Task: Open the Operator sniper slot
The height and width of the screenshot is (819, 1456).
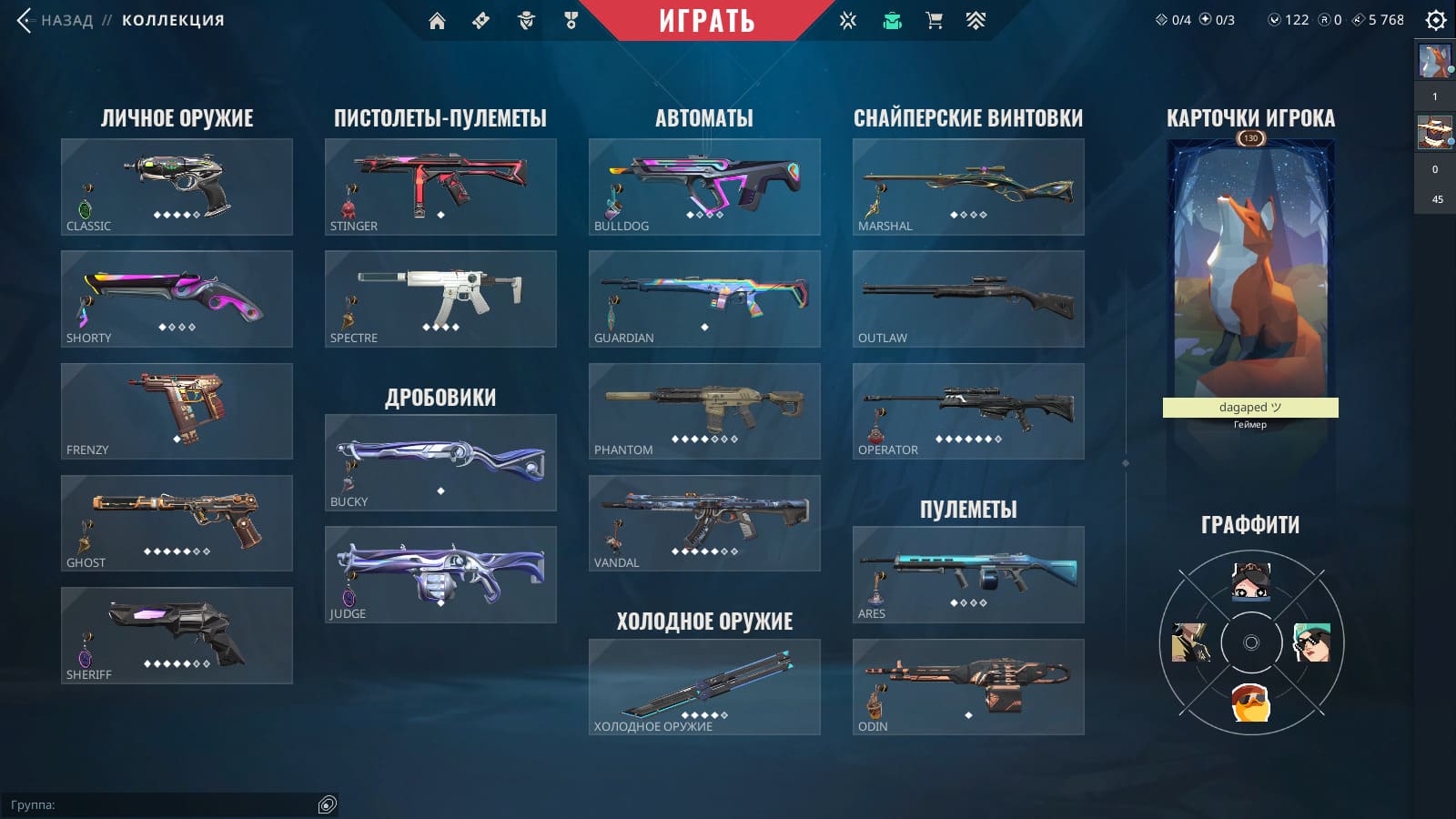Action: coord(968,411)
